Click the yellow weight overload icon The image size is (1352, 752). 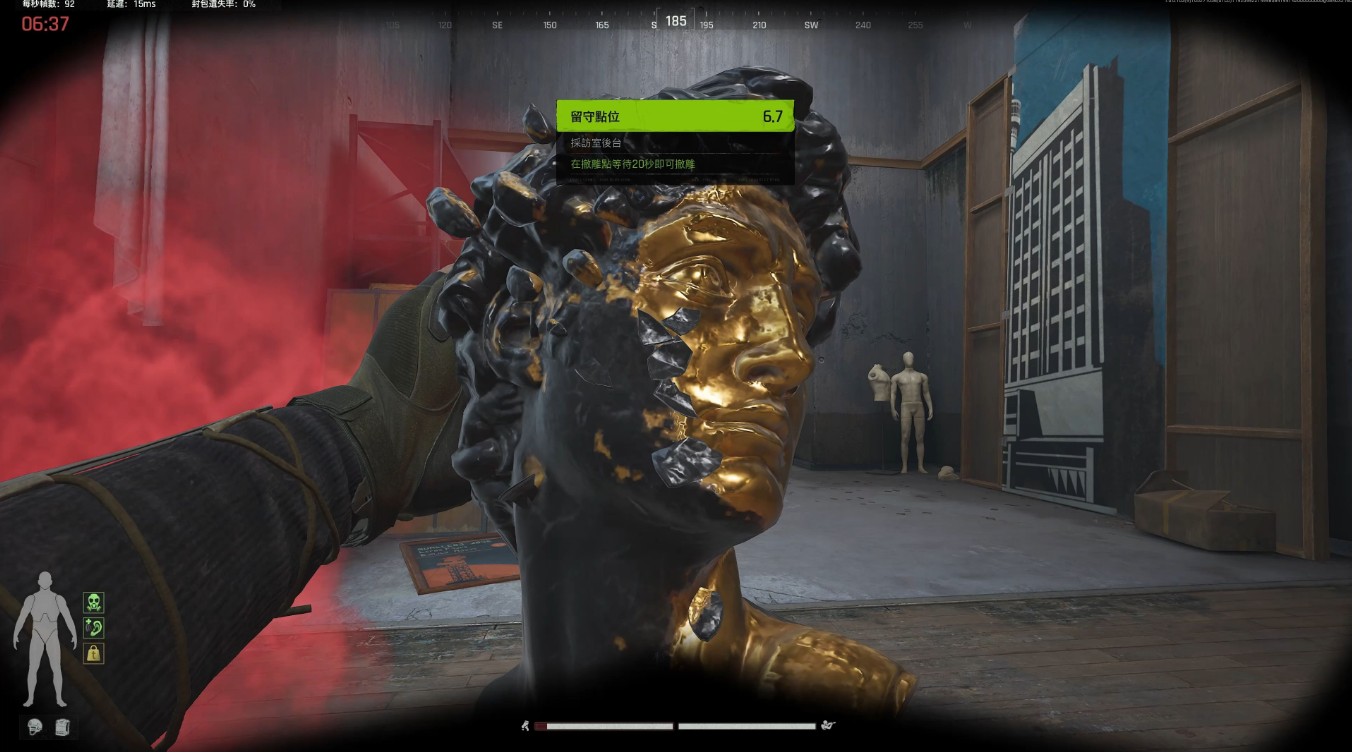pyautogui.click(x=93, y=653)
